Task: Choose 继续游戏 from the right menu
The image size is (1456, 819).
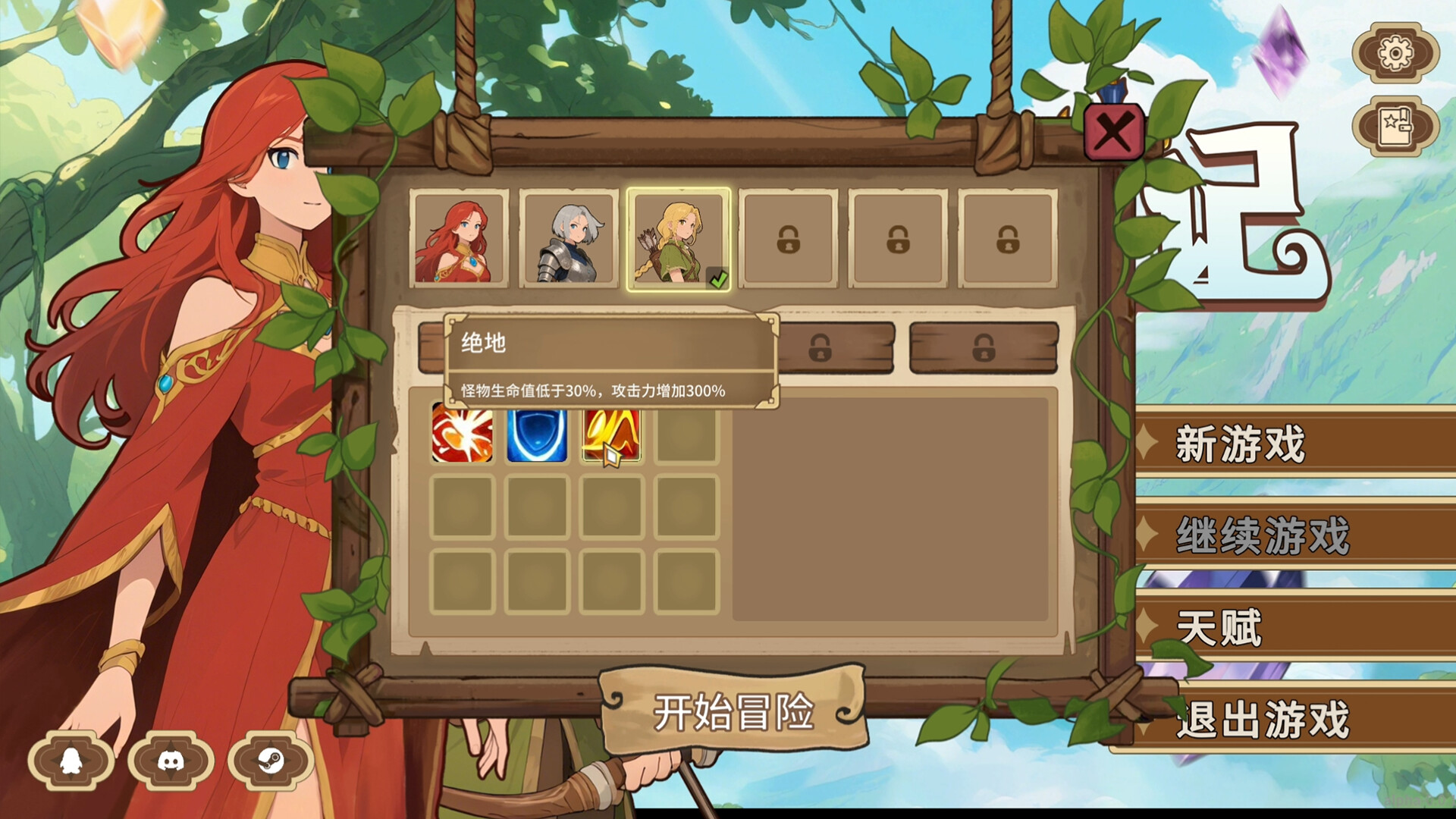Action: point(1298,536)
